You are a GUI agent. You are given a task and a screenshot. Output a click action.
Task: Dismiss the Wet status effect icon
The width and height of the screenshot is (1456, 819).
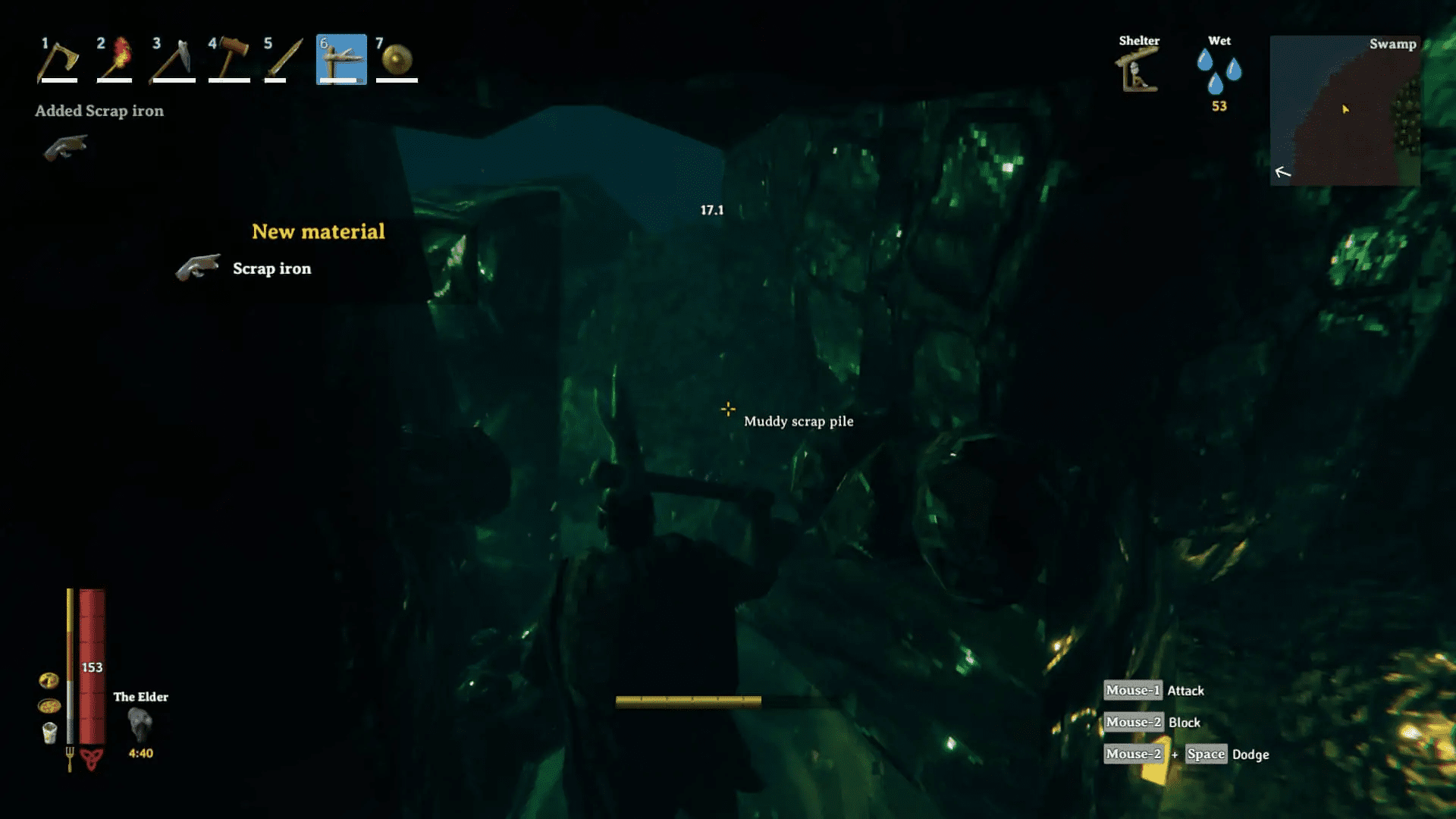tap(1219, 70)
